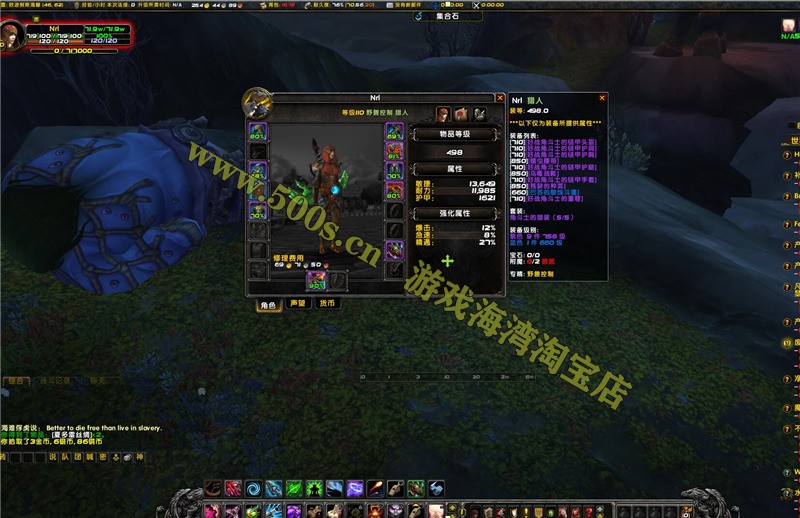Select the hands equipment slot at 69%

click(393, 131)
